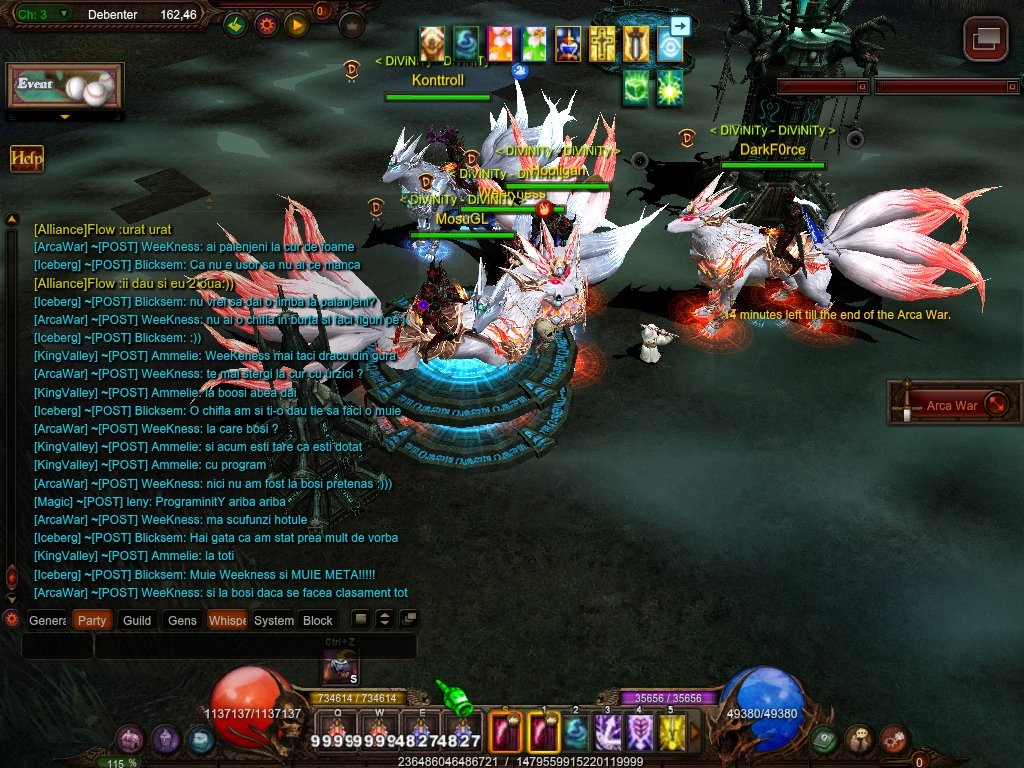Click the window menu button at top right
Viewport: 1024px width, 768px height.
[985, 39]
